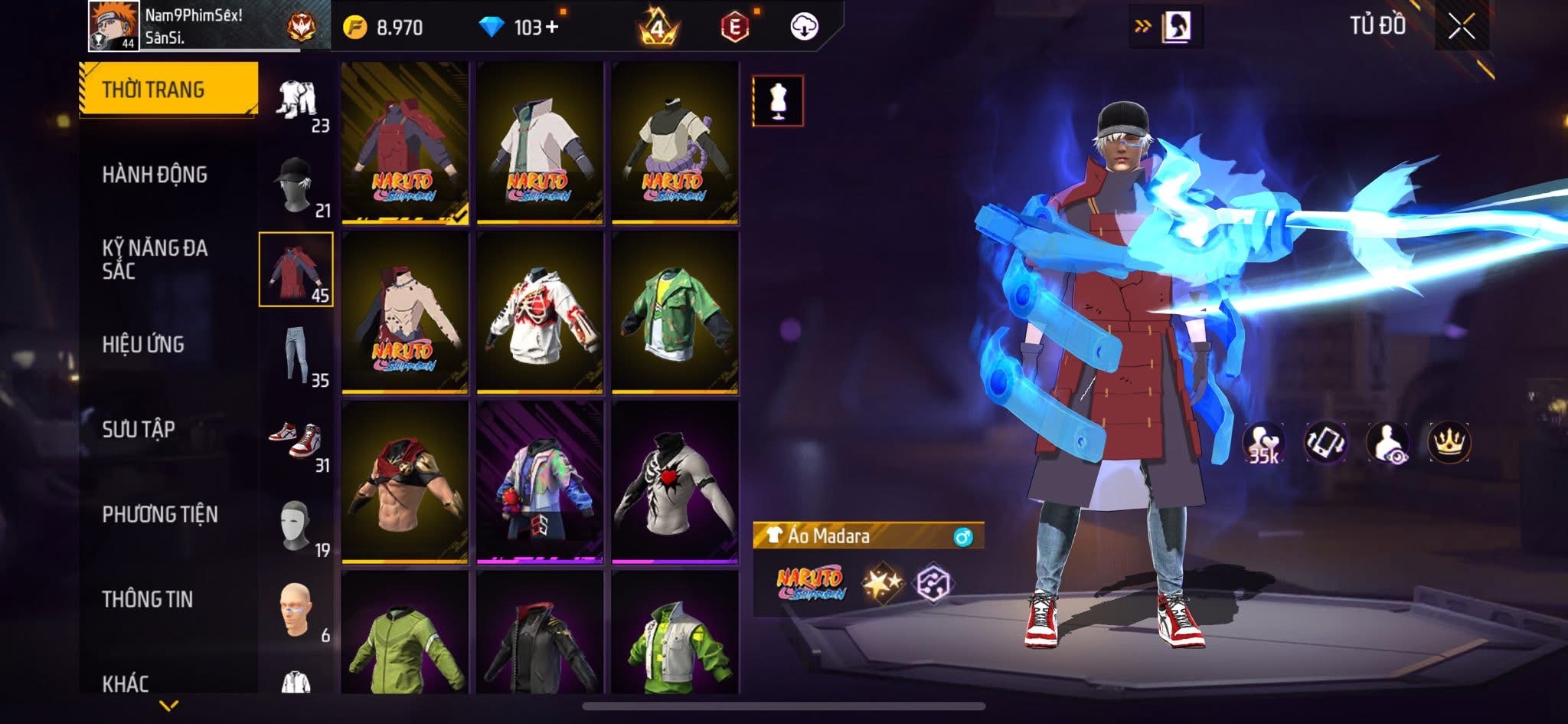
Task: Add diamonds via the plus button
Action: tap(551, 28)
